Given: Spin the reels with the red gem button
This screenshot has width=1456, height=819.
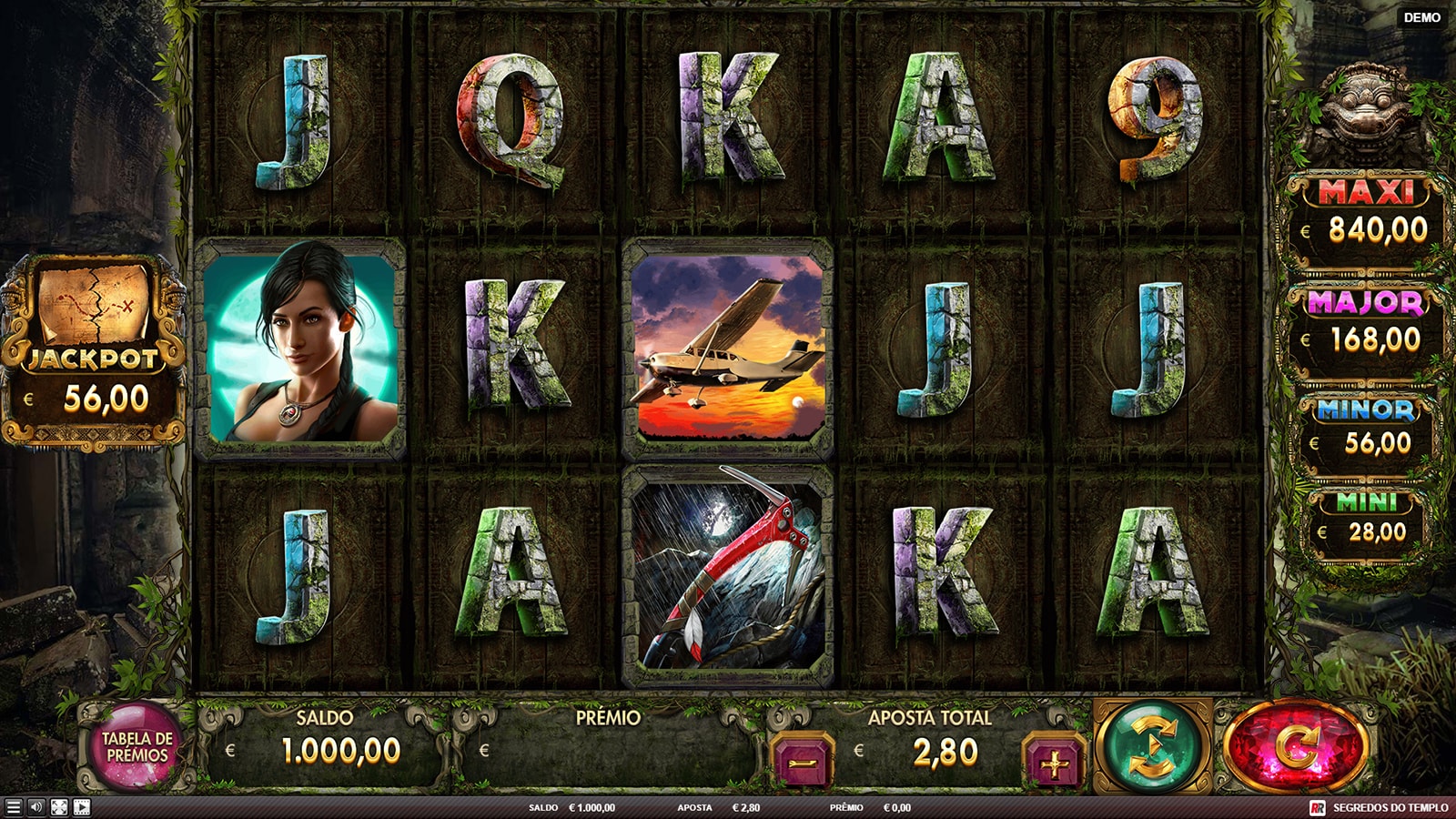Looking at the screenshot, I should click(1295, 747).
